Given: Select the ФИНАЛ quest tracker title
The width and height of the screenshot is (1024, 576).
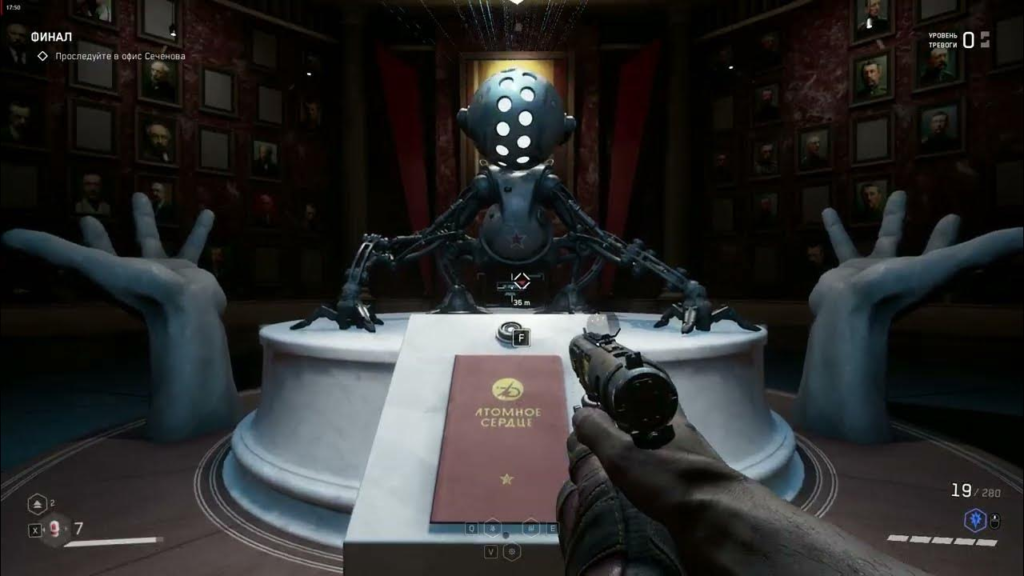Looking at the screenshot, I should [x=52, y=37].
